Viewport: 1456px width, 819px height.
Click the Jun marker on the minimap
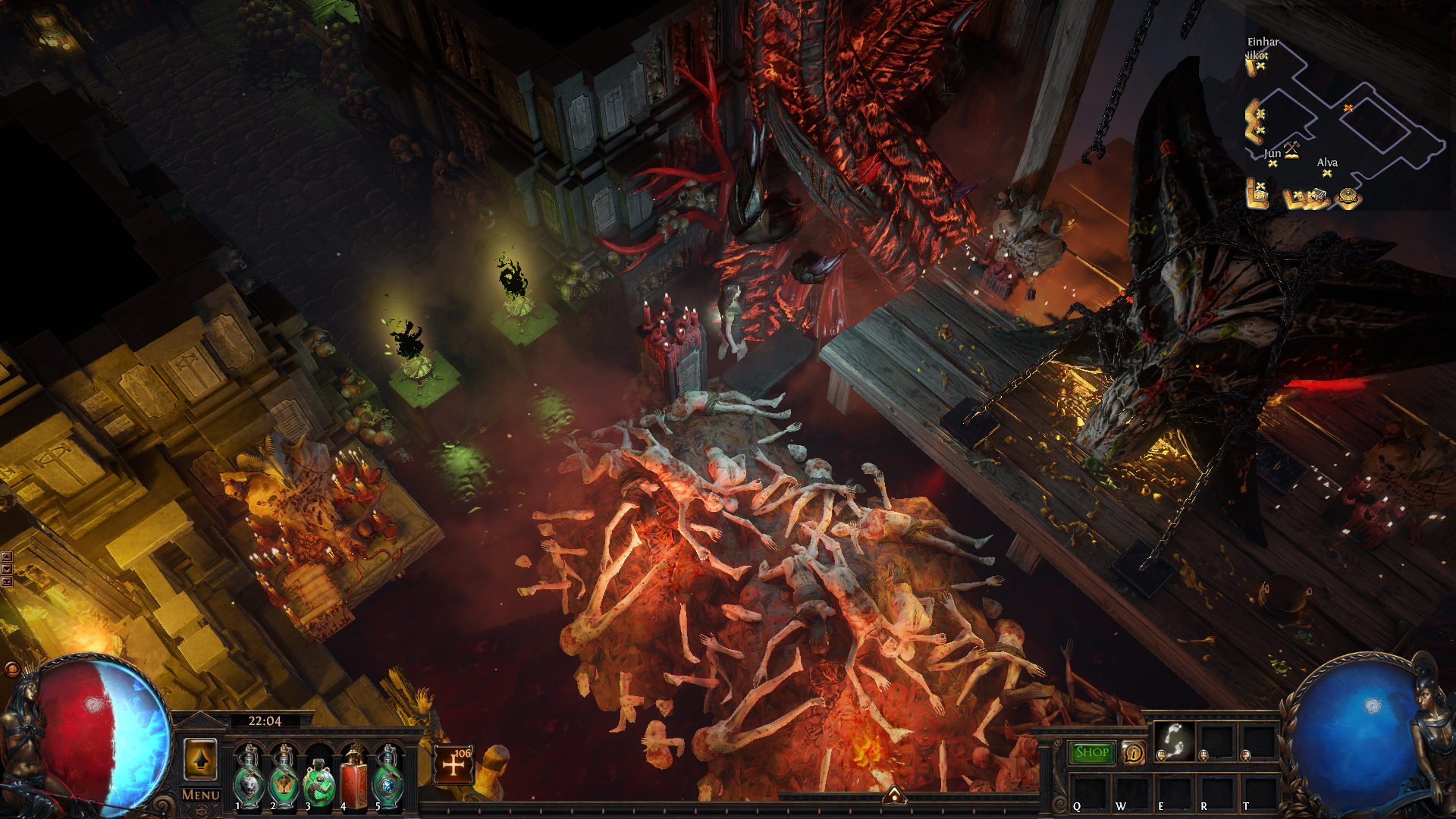click(1272, 163)
